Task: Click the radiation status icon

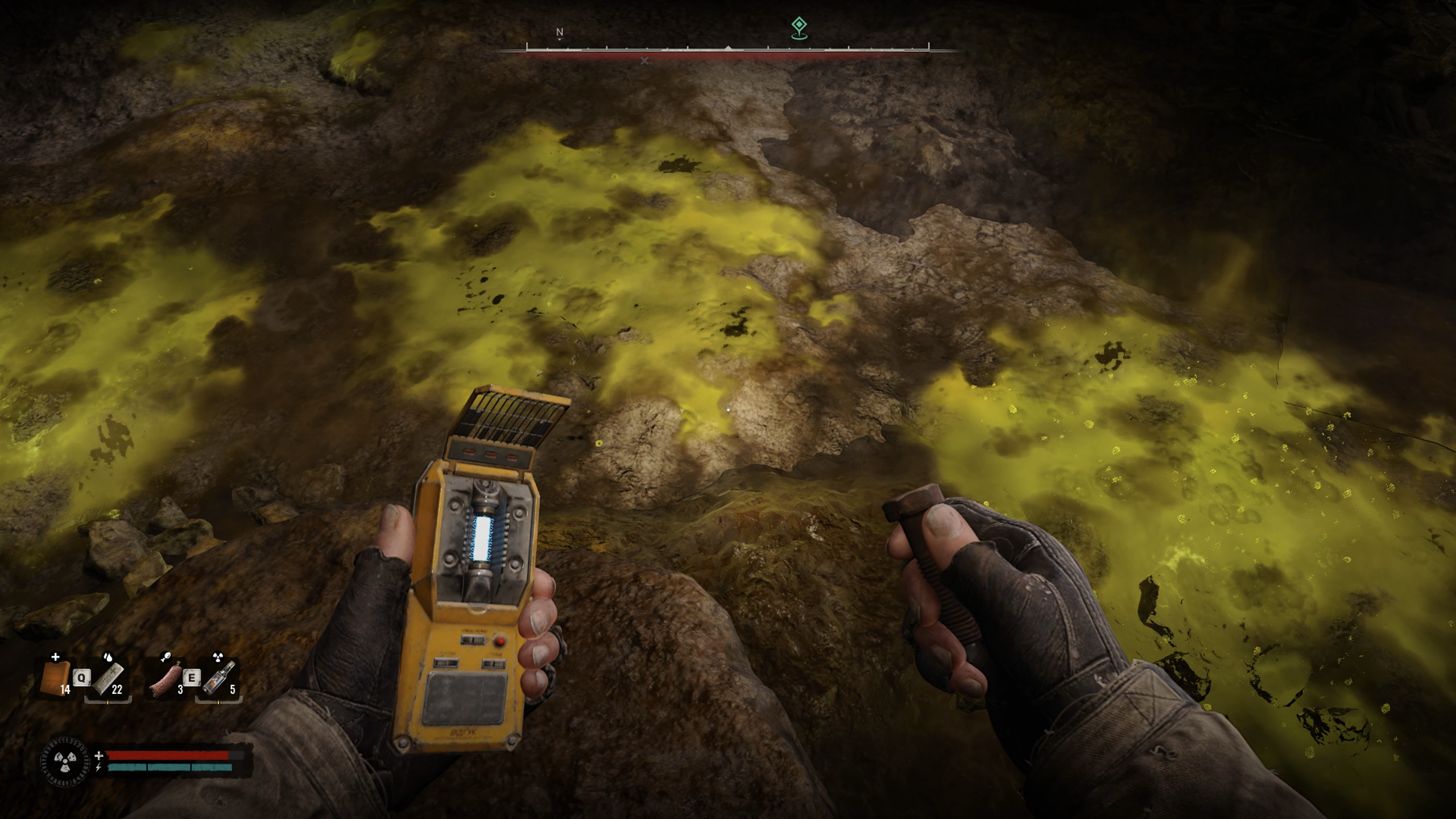Action: pyautogui.click(x=66, y=760)
